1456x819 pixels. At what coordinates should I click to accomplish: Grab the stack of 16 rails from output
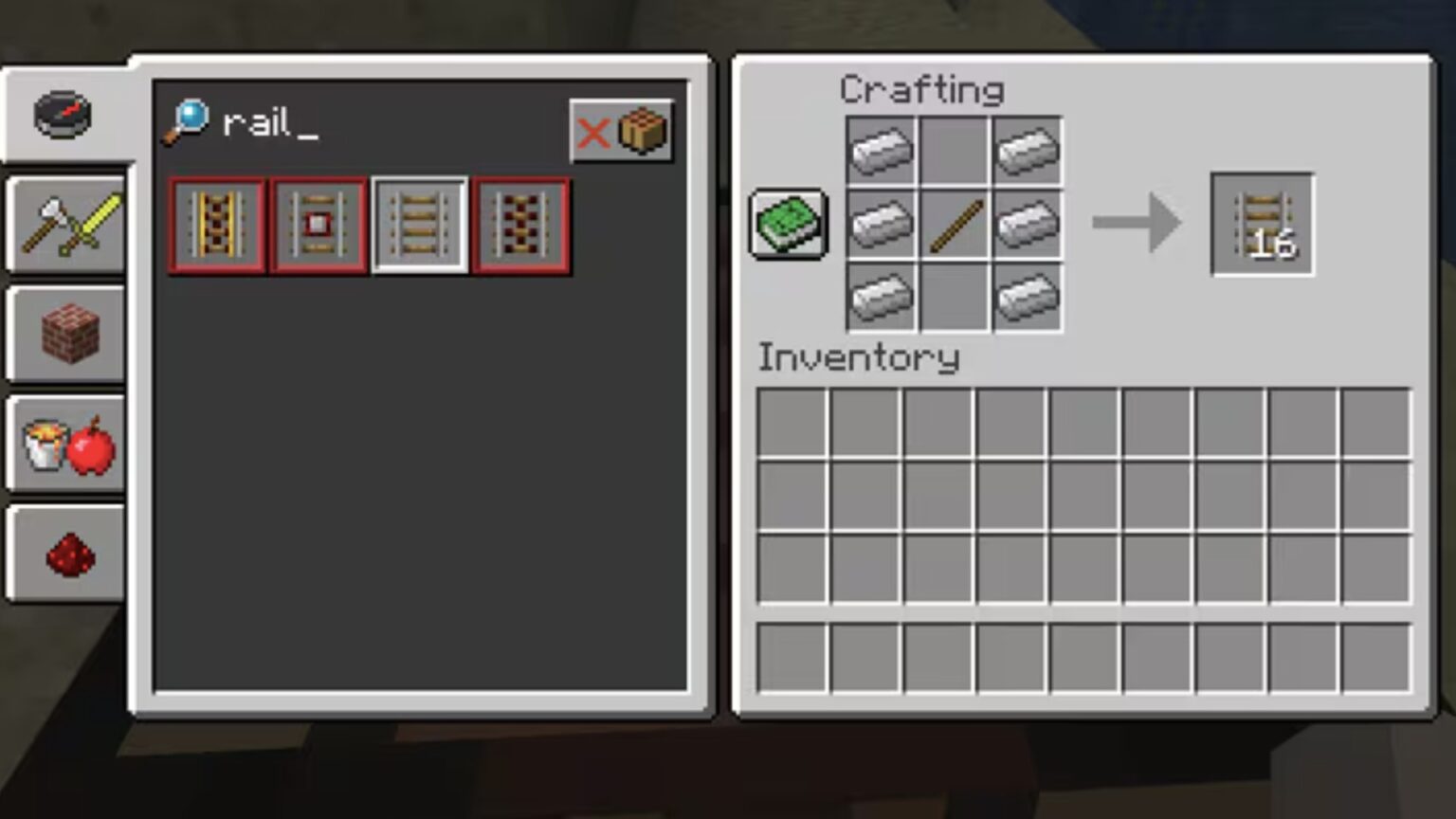coord(1262,225)
